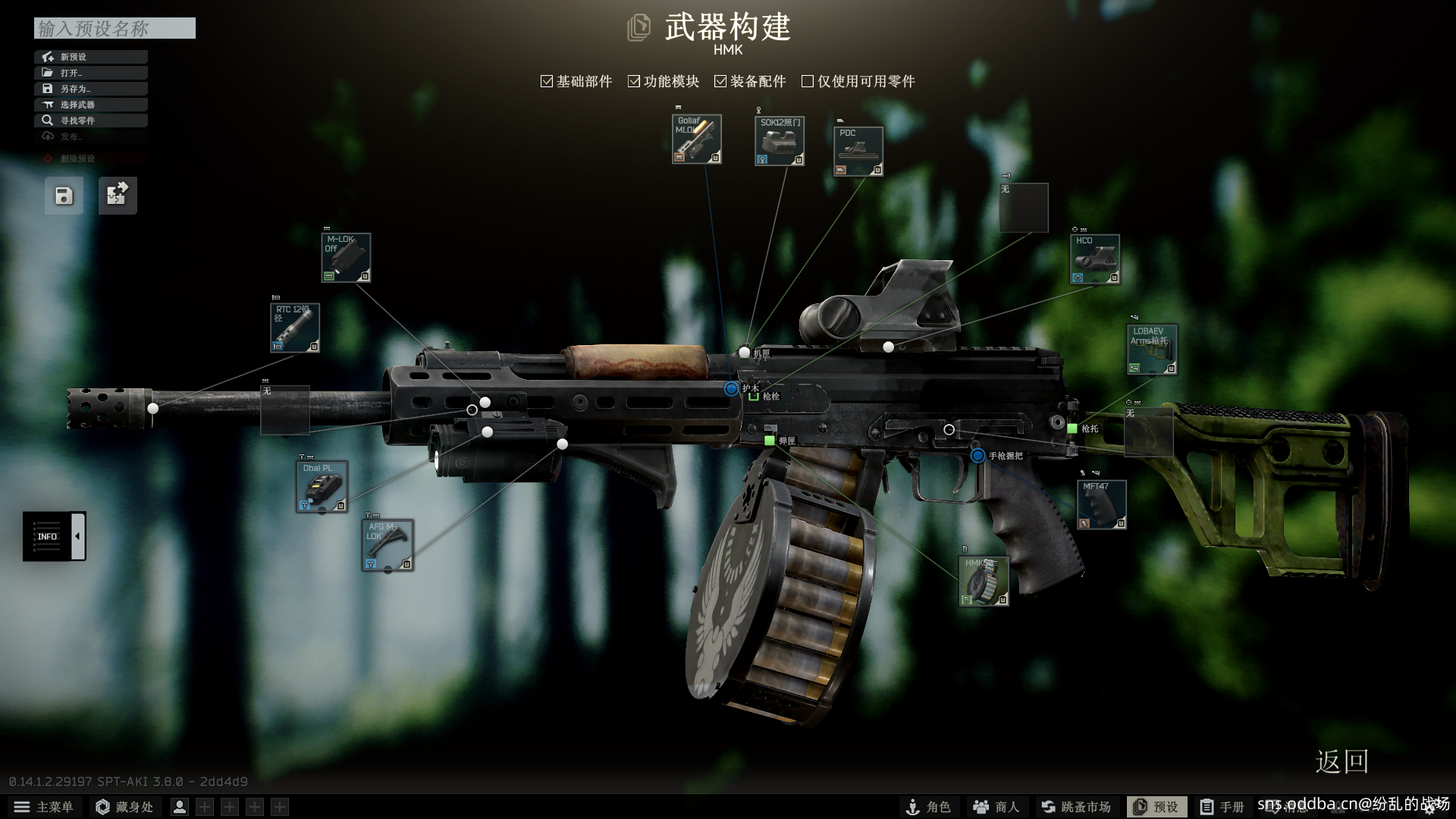Expand the INFO side panel
Screen dimensions: 1456x819
point(77,536)
